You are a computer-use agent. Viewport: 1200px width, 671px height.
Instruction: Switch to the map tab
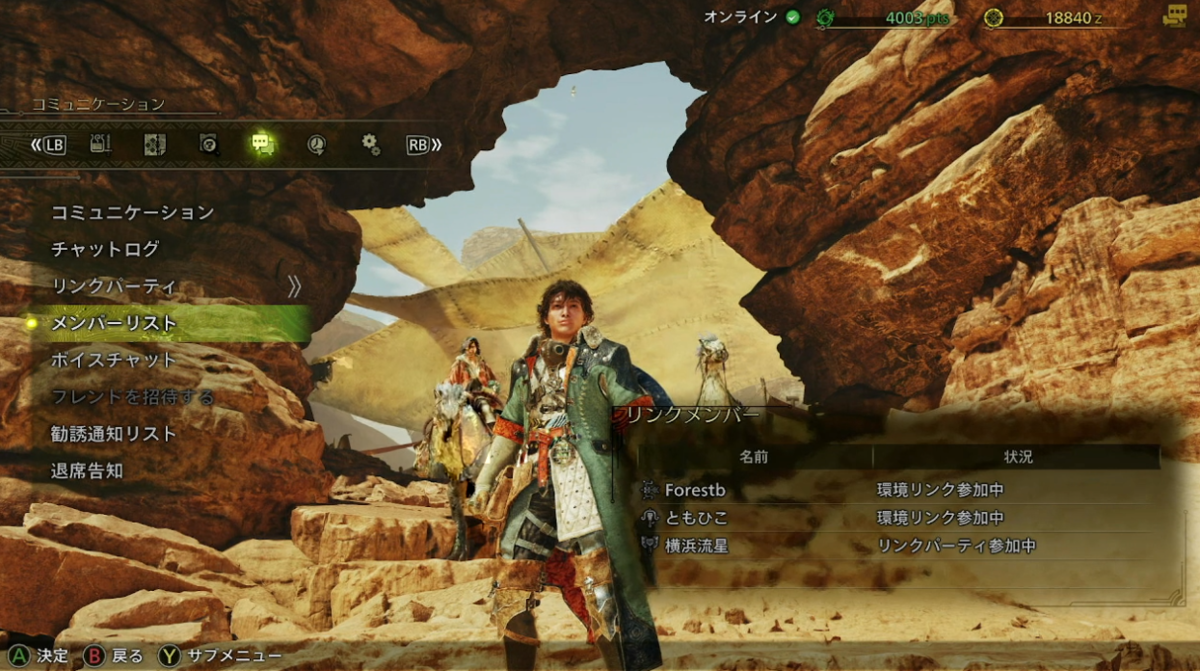[x=154, y=144]
